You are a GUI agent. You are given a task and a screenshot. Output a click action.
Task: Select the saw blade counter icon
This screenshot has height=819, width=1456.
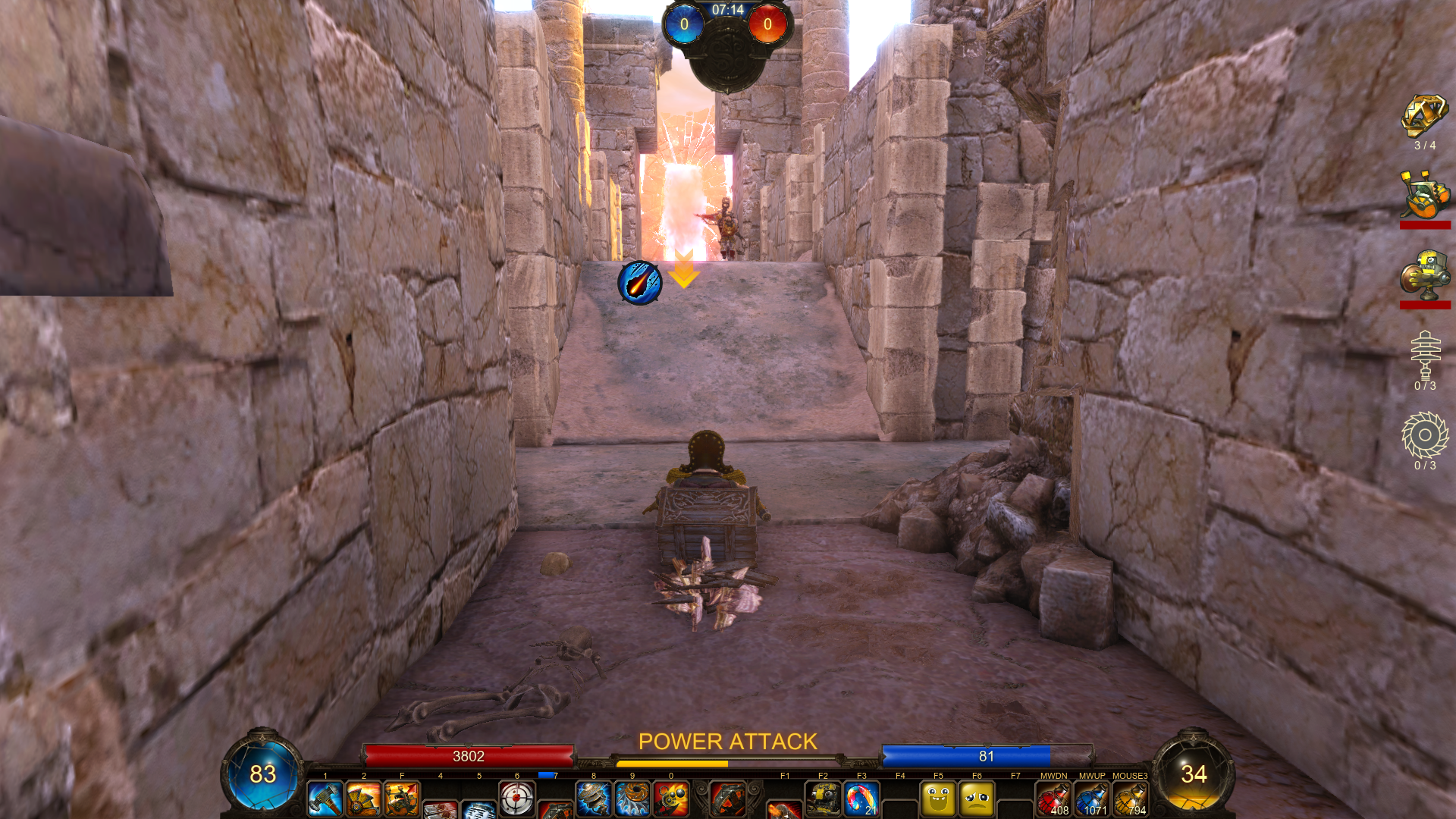[1425, 435]
